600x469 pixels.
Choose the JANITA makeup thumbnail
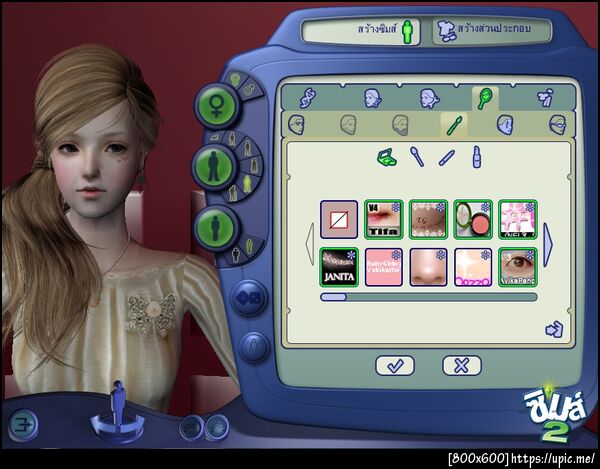click(x=339, y=268)
